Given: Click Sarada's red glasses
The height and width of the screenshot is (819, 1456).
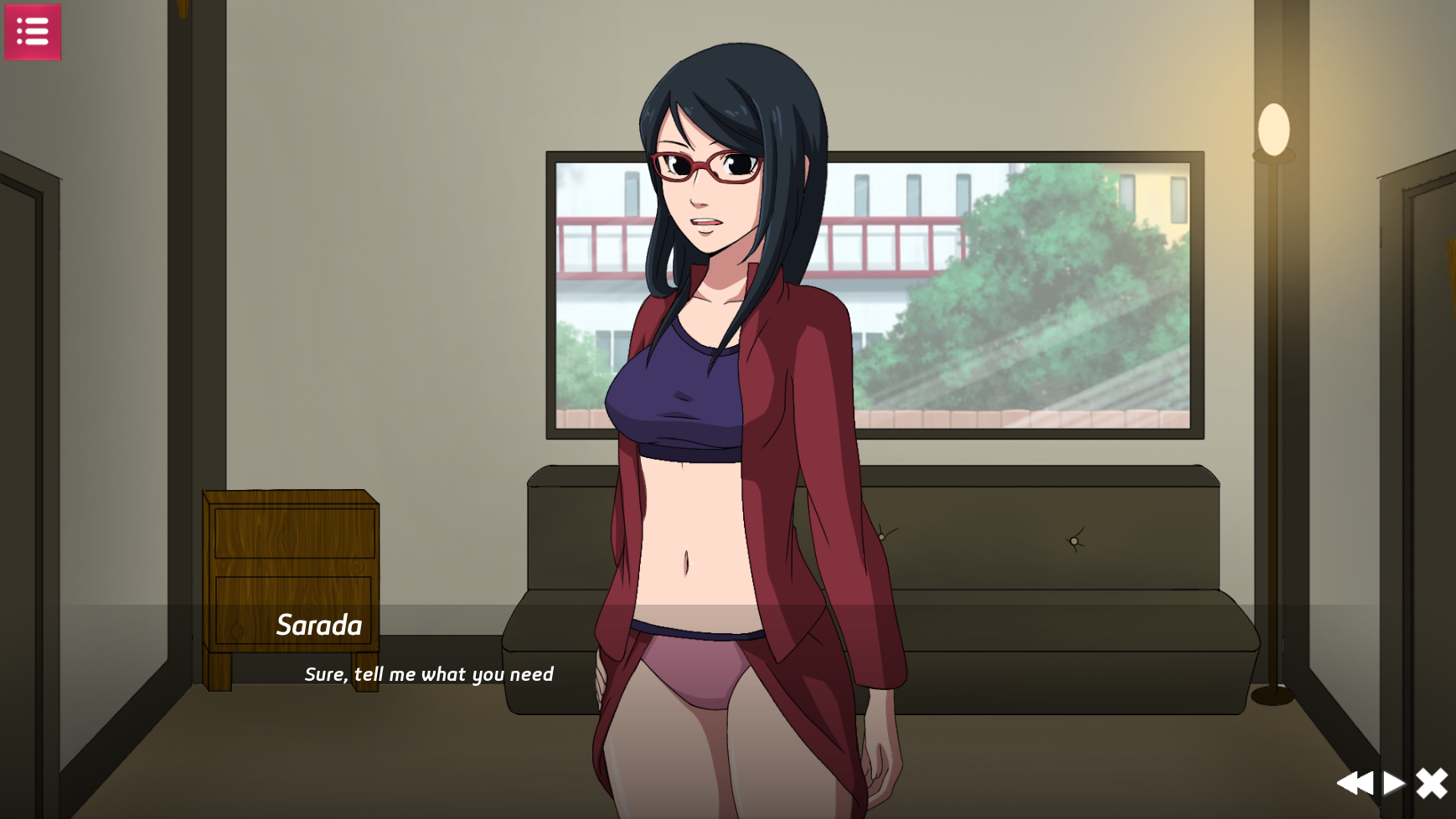Looking at the screenshot, I should (704, 165).
